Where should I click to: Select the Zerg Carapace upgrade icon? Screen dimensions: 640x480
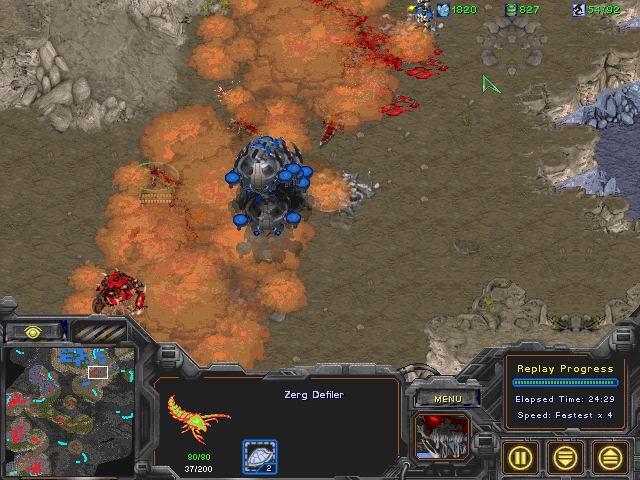(x=260, y=457)
